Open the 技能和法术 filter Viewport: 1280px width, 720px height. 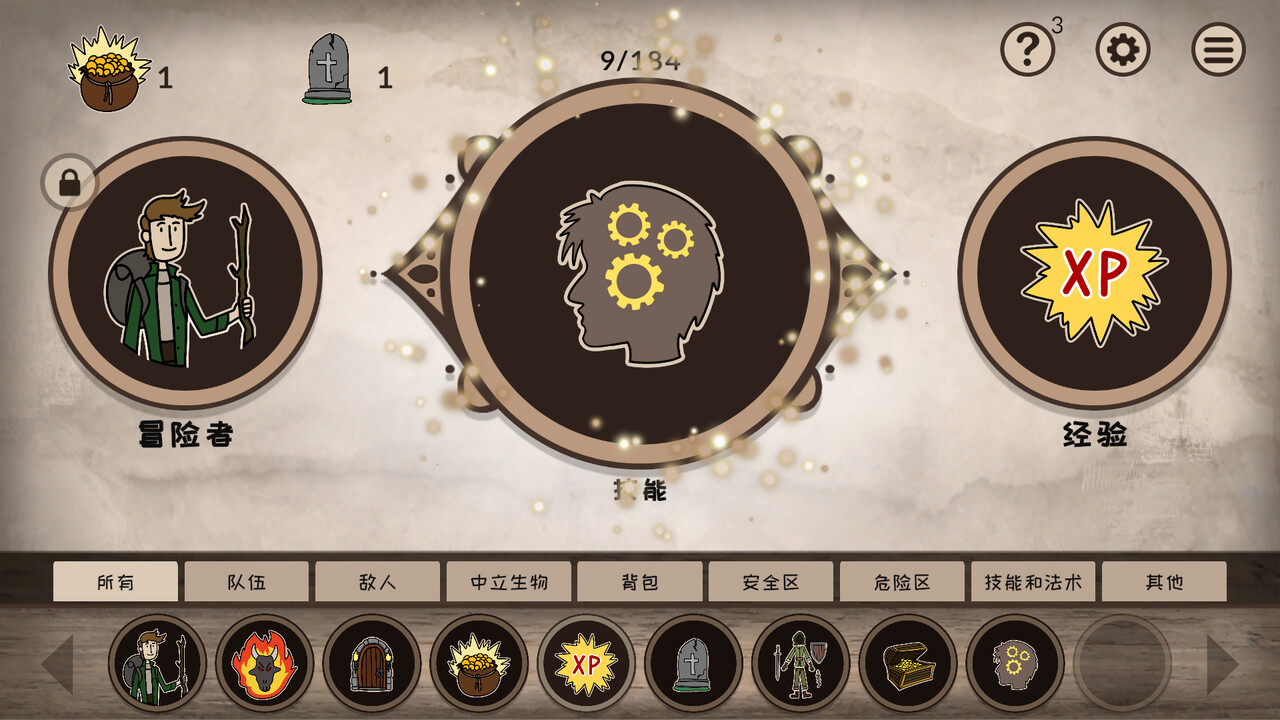coord(1032,580)
